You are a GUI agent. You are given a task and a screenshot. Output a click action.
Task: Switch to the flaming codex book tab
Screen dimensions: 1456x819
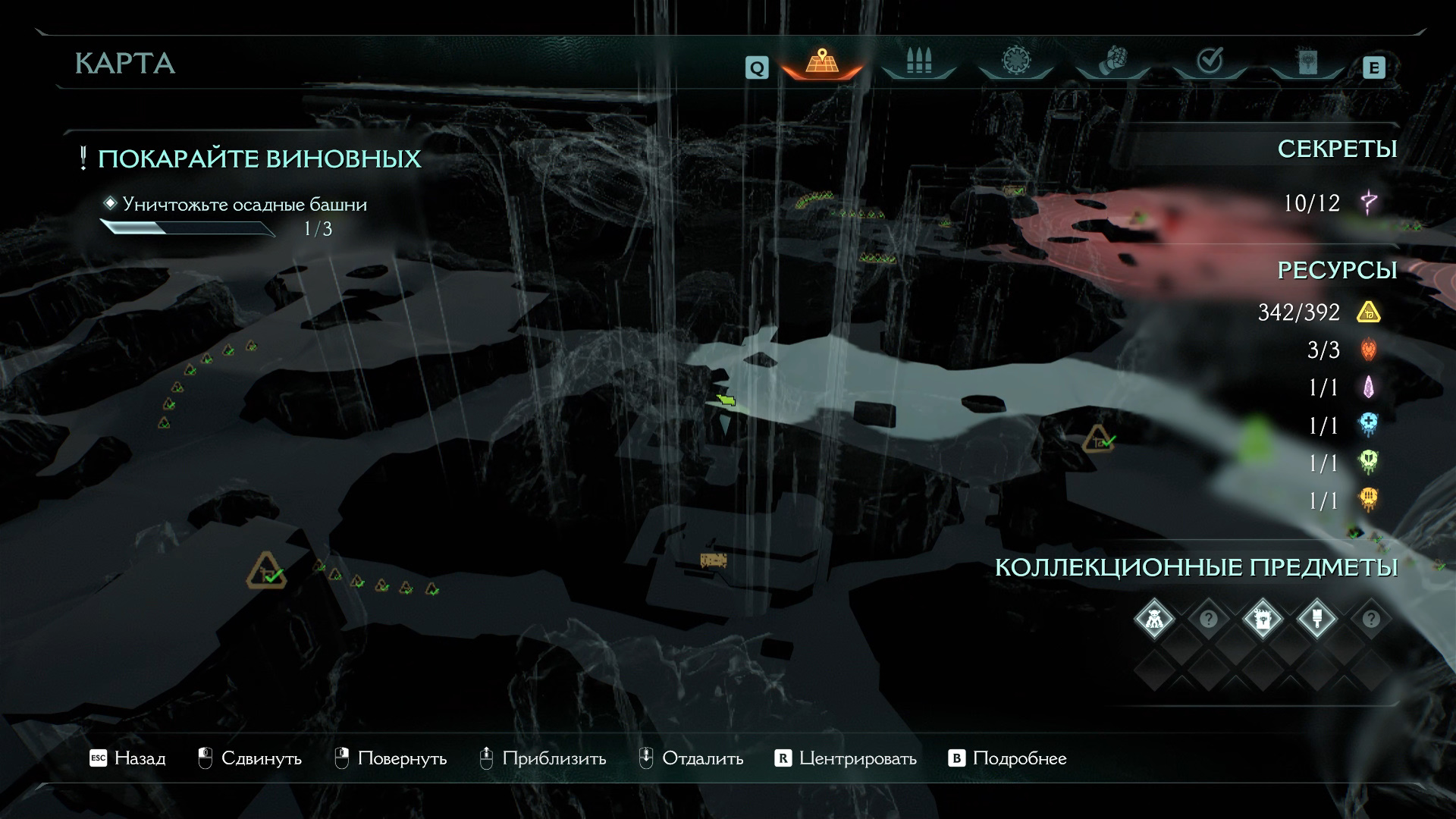tap(1307, 61)
